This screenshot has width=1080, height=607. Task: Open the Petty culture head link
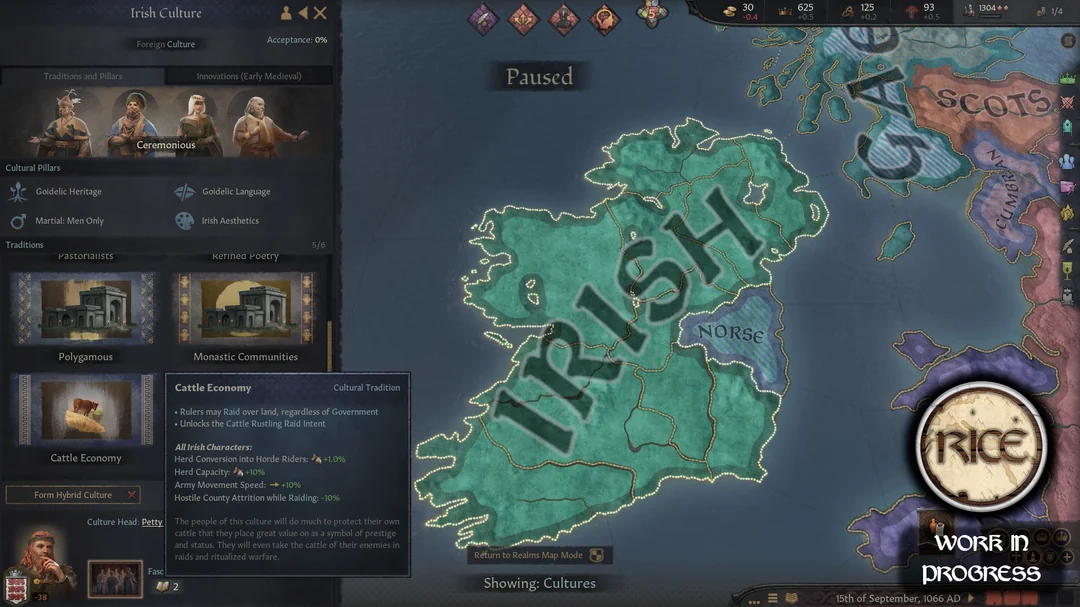click(x=152, y=522)
